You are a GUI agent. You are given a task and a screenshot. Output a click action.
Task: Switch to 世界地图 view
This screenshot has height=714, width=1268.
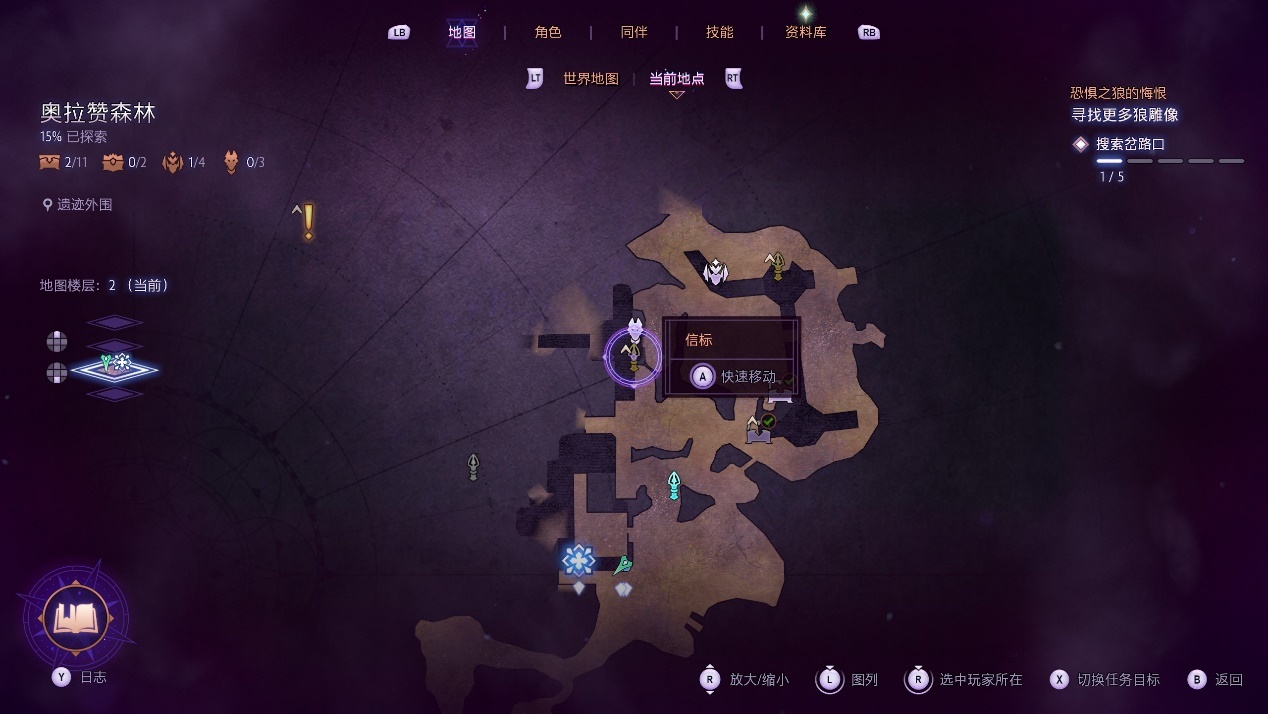(591, 79)
